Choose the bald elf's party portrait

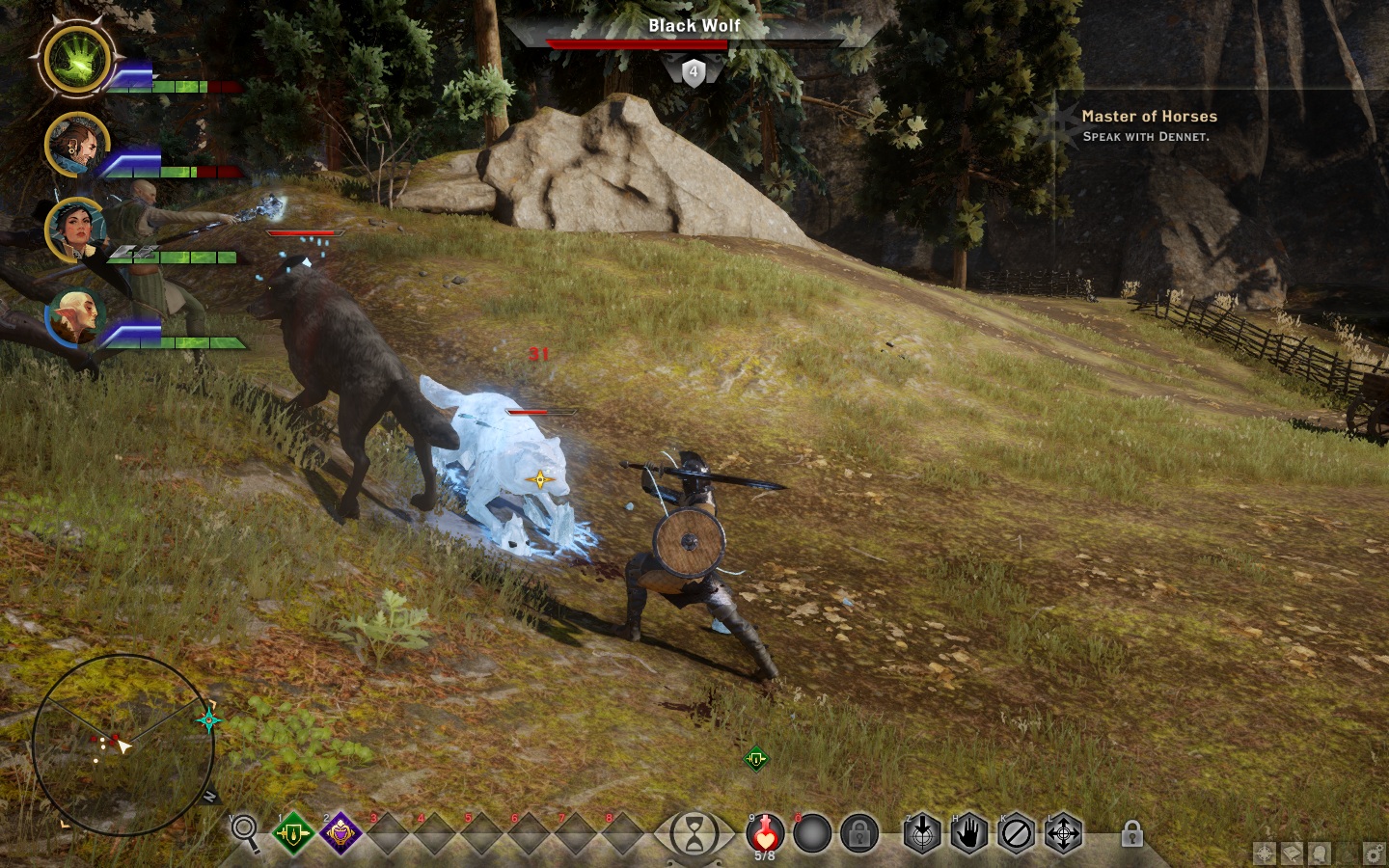tap(73, 317)
